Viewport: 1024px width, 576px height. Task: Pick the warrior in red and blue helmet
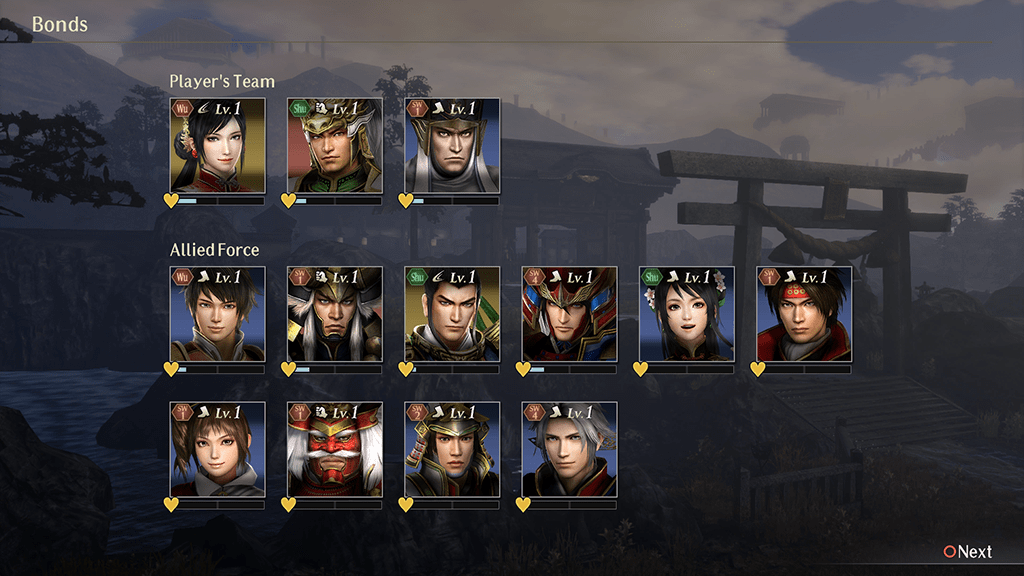pyautogui.click(x=569, y=314)
